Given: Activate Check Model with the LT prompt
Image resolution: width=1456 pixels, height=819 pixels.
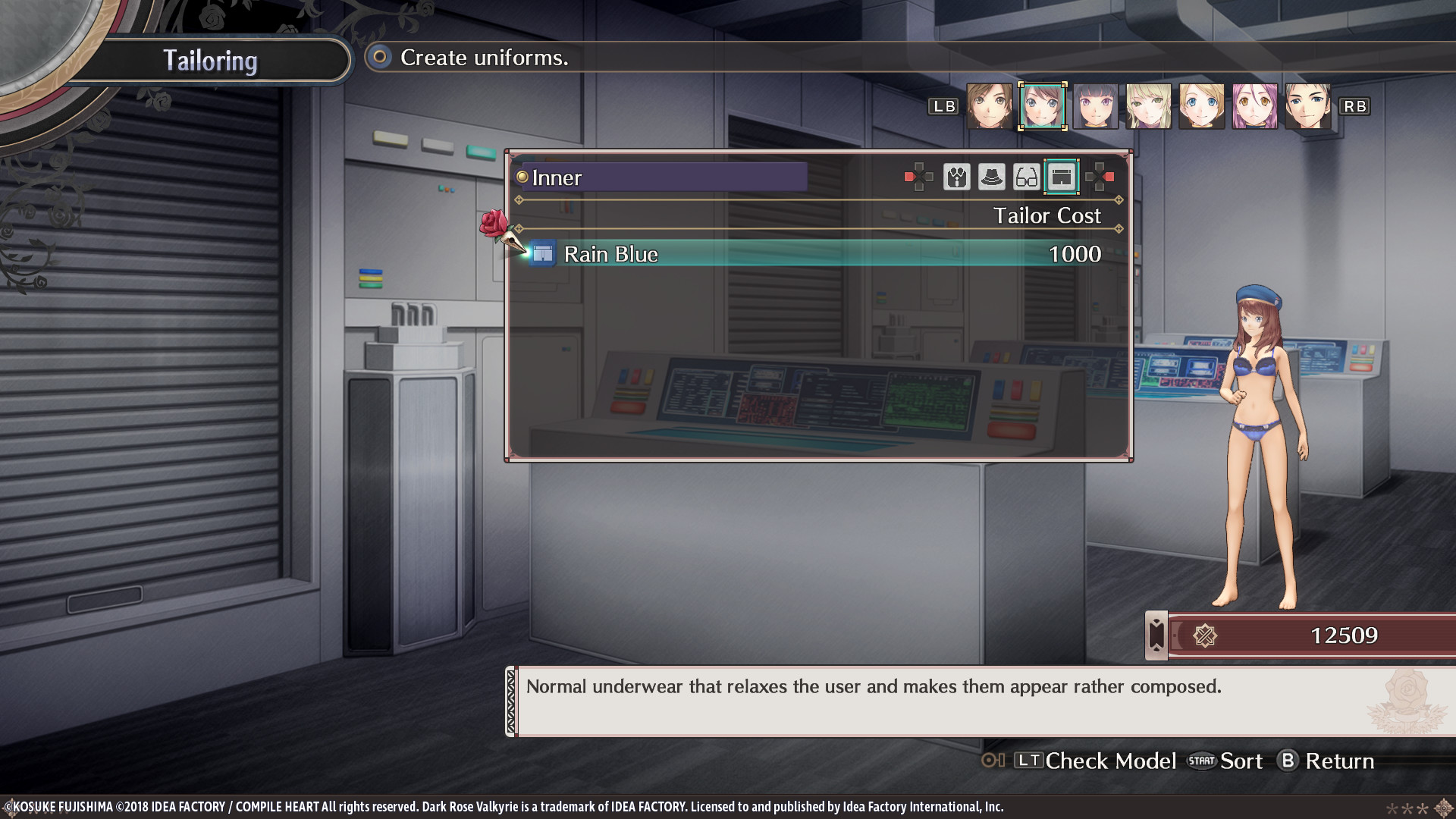Looking at the screenshot, I should coord(1093,761).
